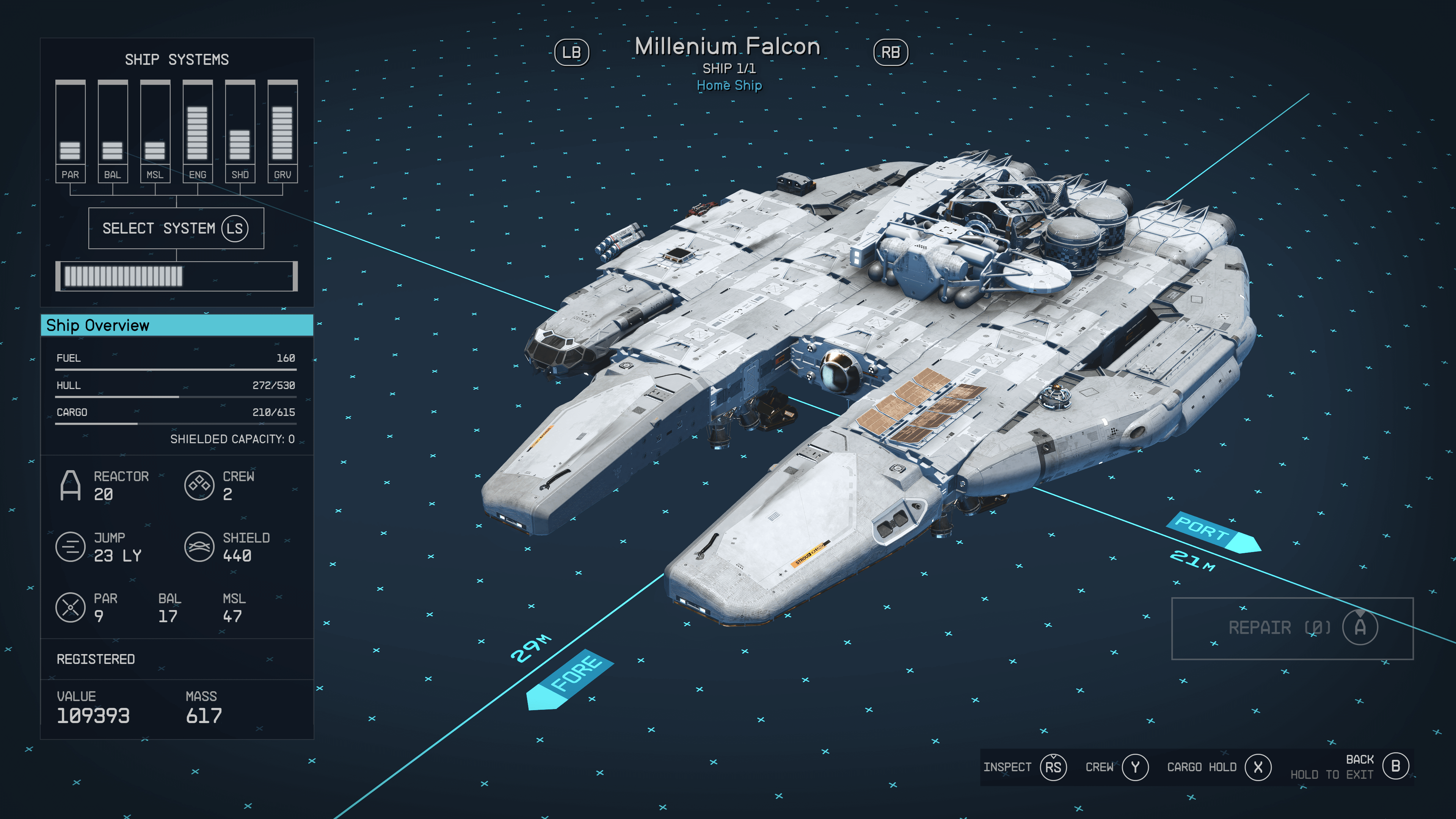Choose the SHD shield power column

[240, 131]
